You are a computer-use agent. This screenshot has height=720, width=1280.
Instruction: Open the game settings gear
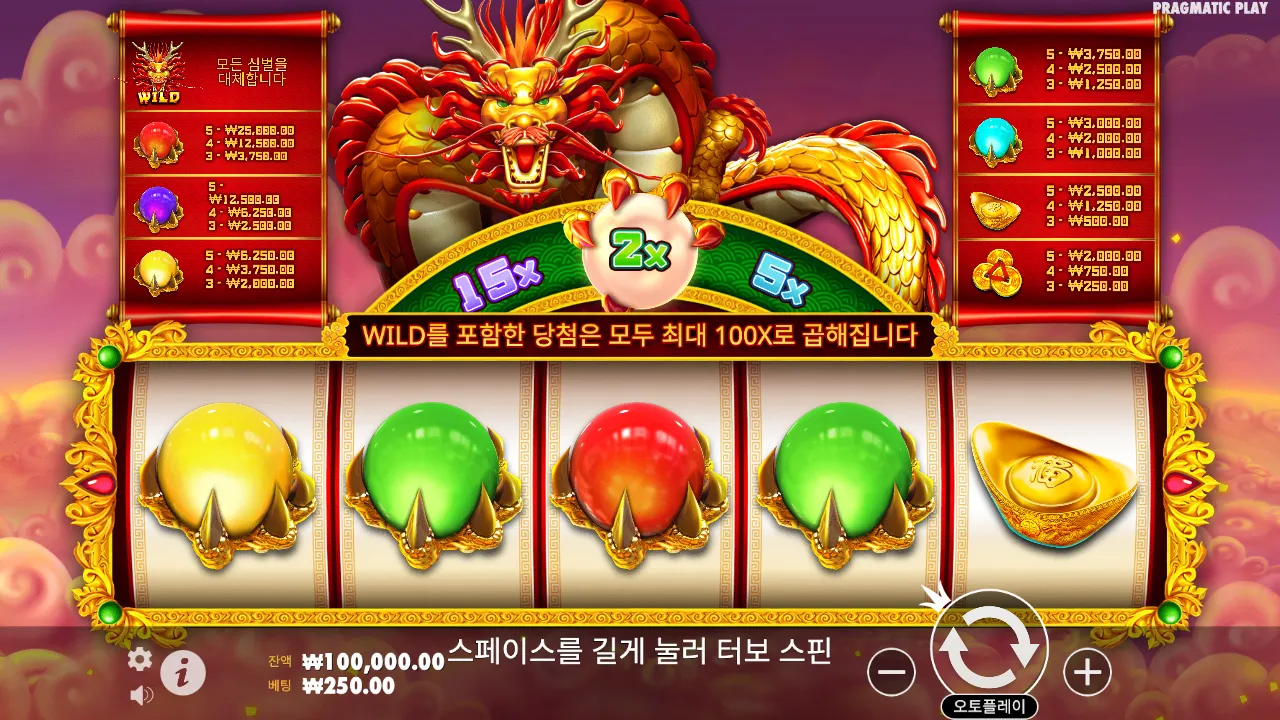tap(141, 660)
